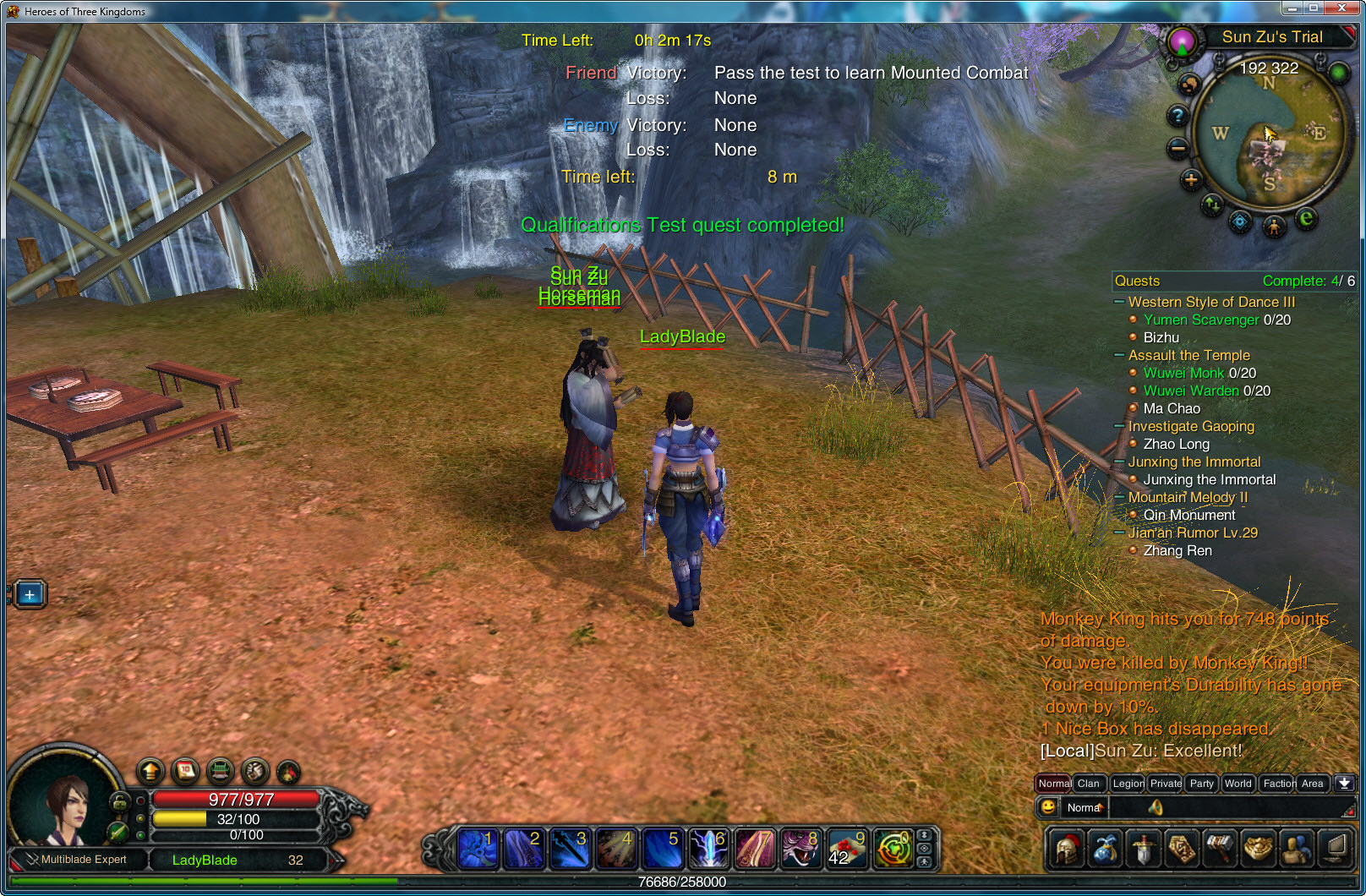Image resolution: width=1366 pixels, height=896 pixels.
Task: Select the Yumen Scavenger quest objective
Action: coord(1200,320)
